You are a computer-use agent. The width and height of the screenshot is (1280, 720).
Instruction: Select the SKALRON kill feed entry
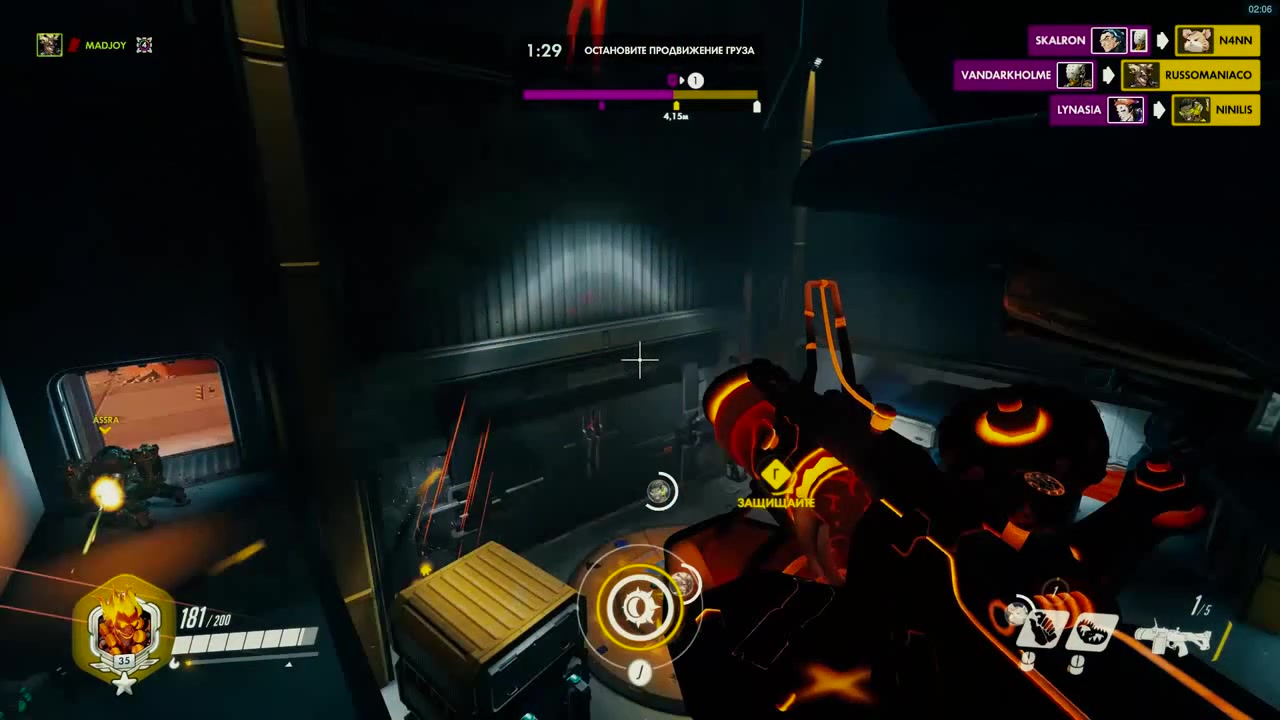[1060, 41]
